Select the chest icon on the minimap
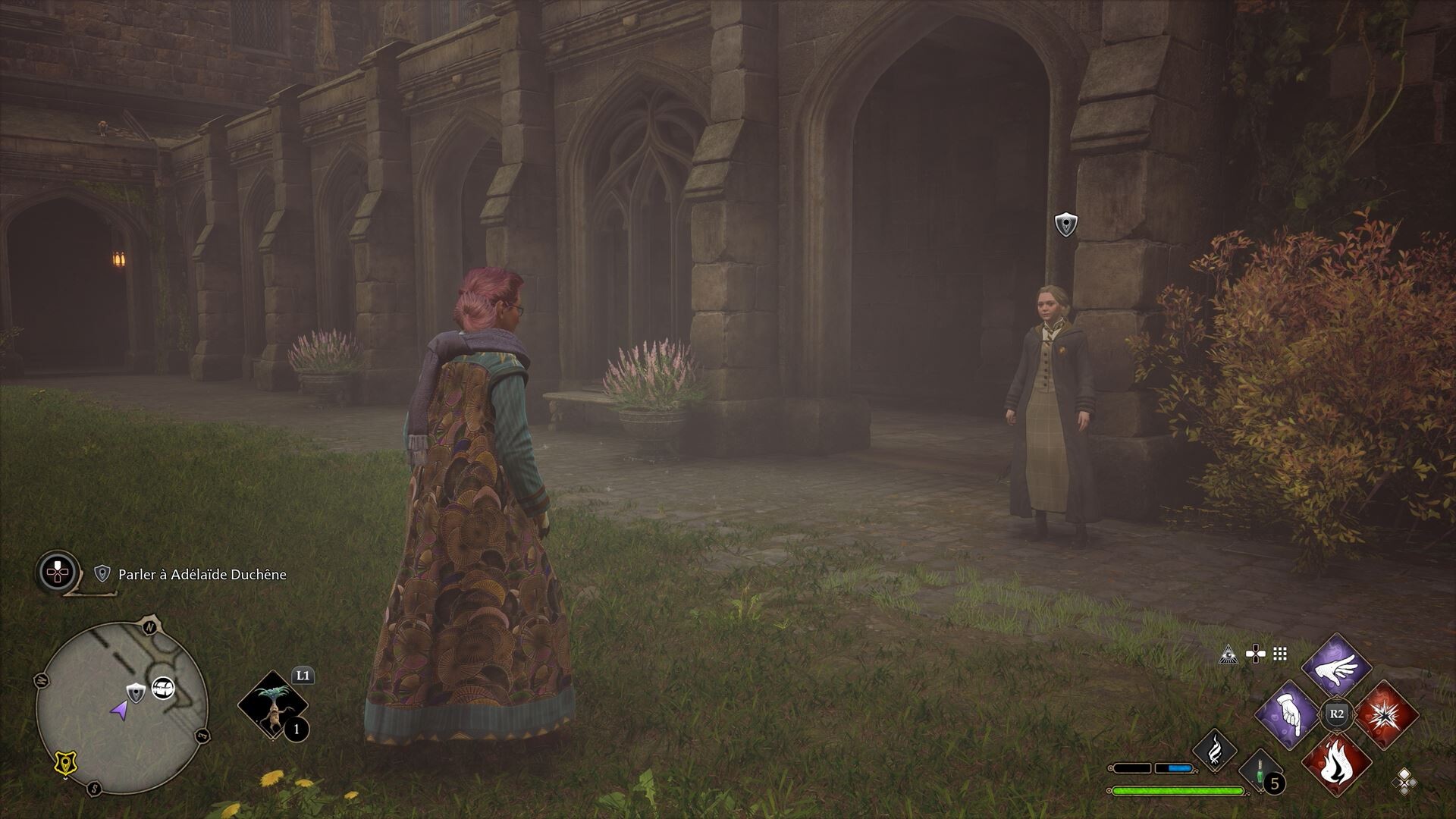This screenshot has height=819, width=1456. click(x=163, y=689)
